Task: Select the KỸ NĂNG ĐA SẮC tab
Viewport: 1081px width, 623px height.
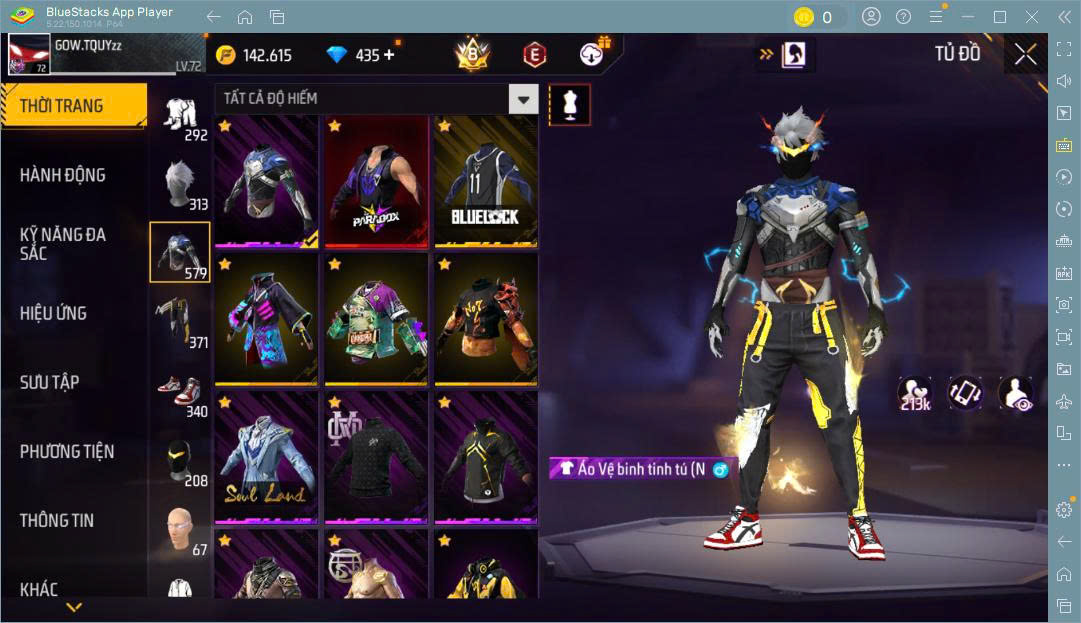Action: [64, 243]
